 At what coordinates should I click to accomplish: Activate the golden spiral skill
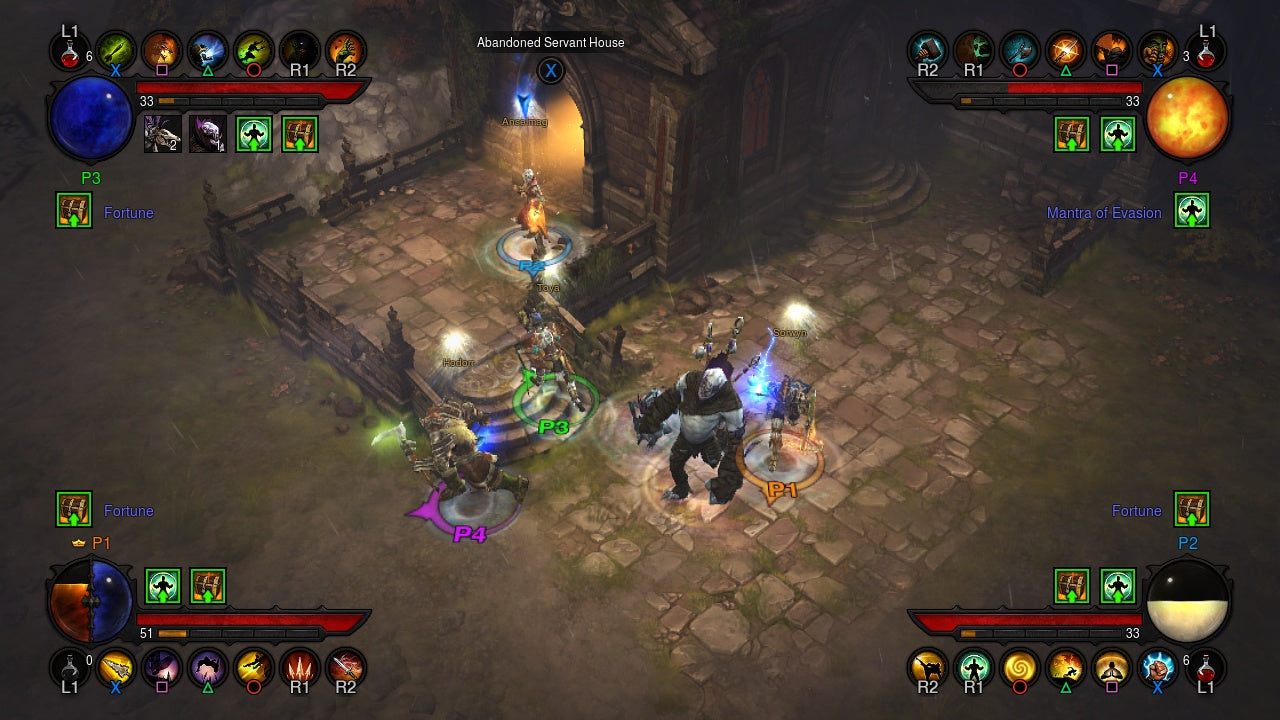click(1018, 667)
